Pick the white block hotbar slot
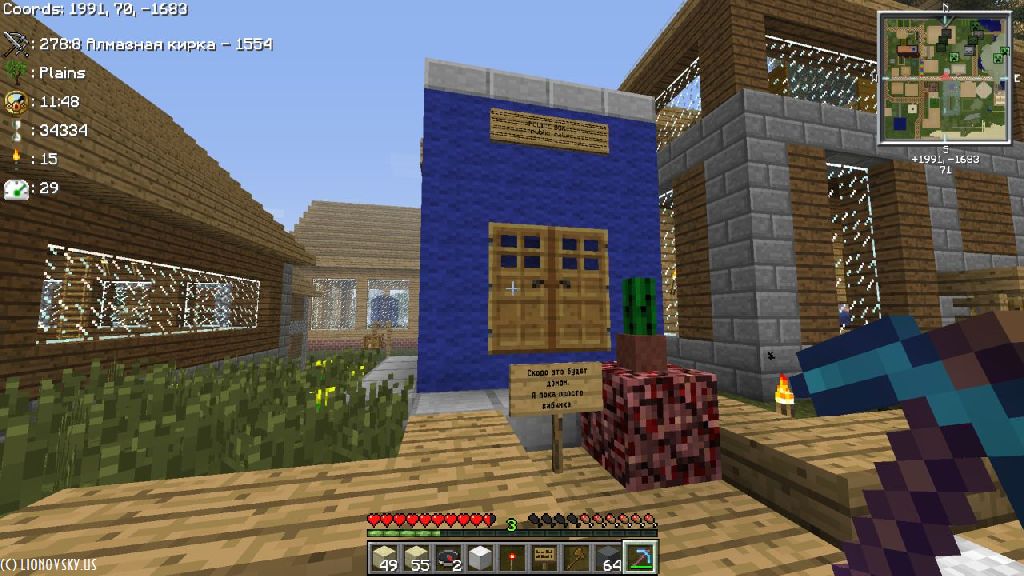1024x576 pixels. 480,558
